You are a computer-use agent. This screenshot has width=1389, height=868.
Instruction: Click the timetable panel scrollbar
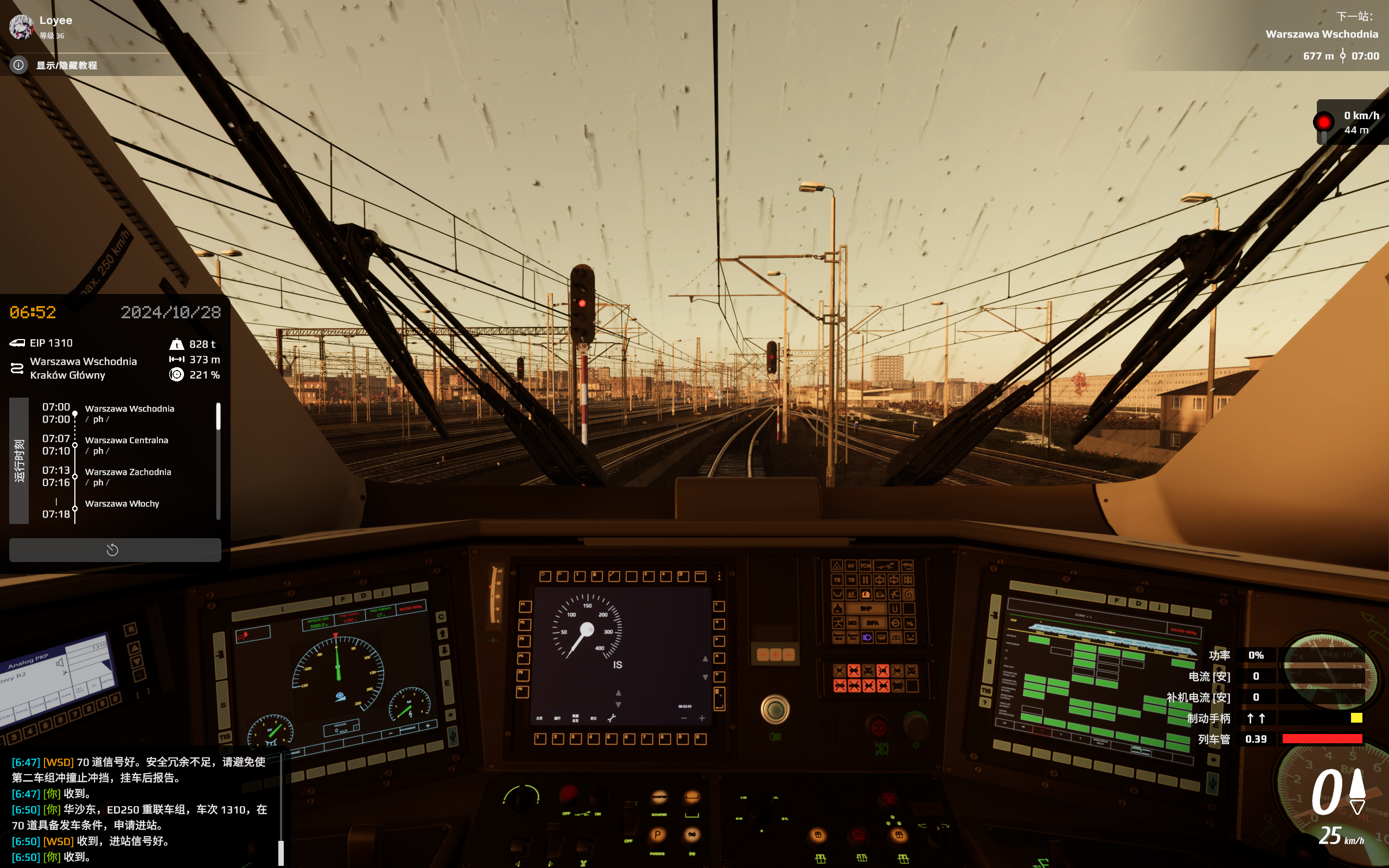point(218,416)
